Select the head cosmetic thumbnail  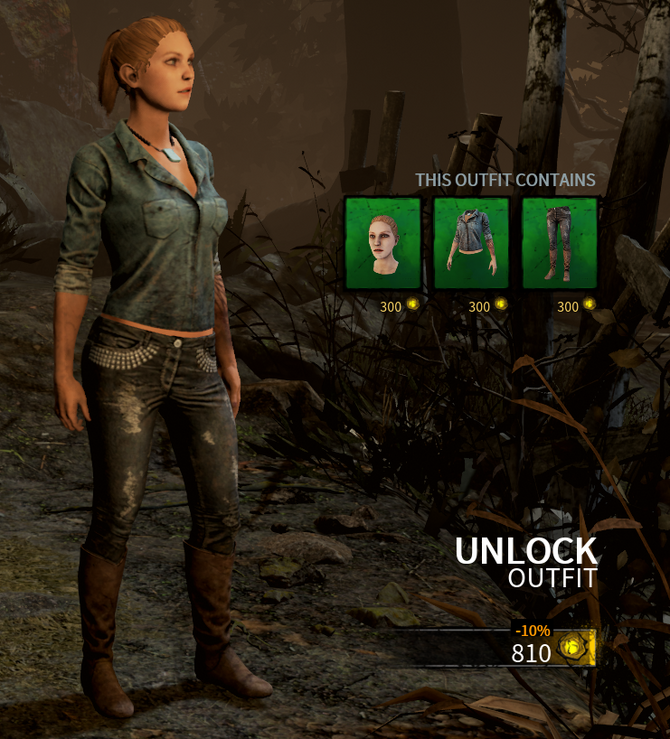382,243
